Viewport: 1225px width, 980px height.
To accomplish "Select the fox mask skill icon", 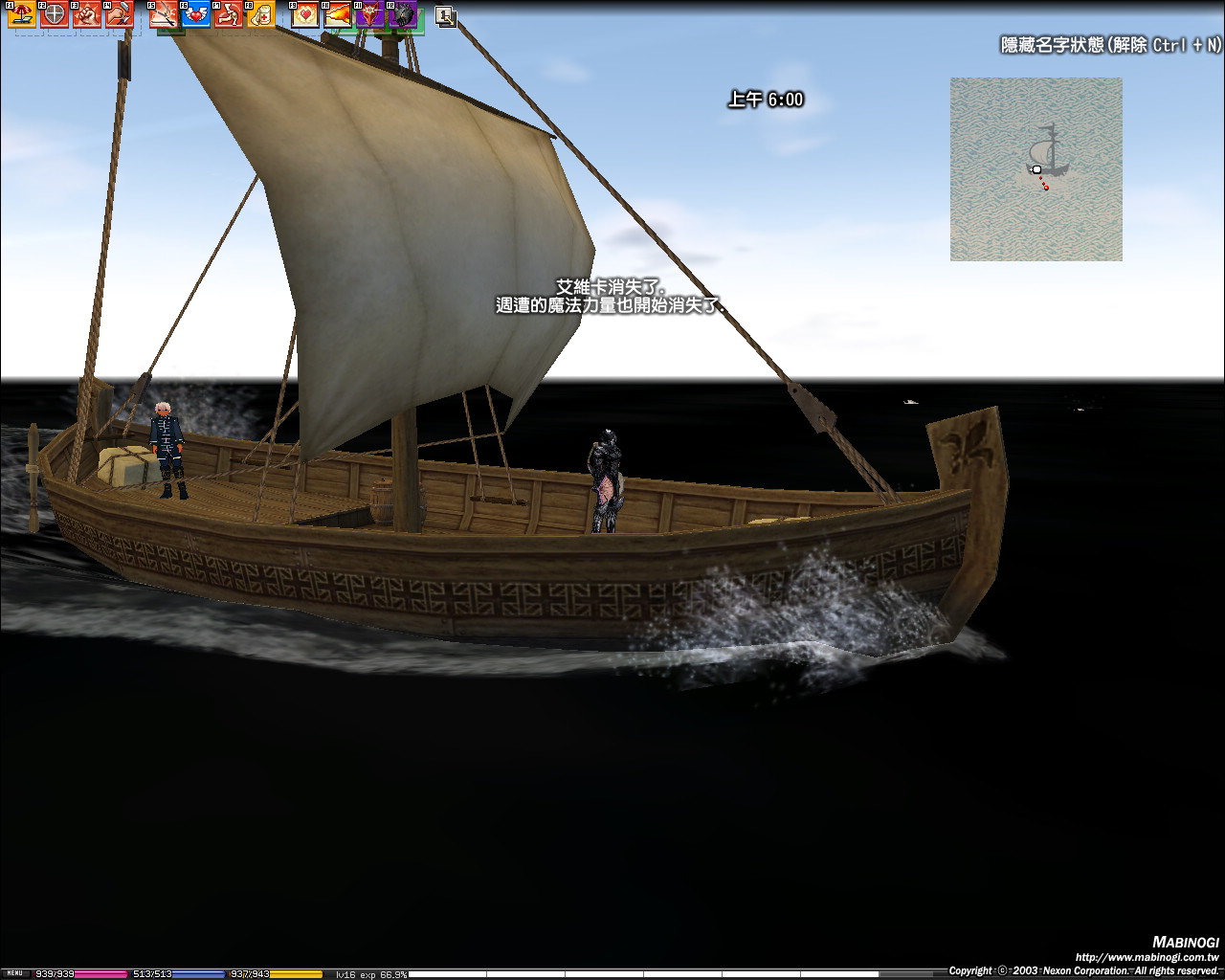I will [370, 14].
